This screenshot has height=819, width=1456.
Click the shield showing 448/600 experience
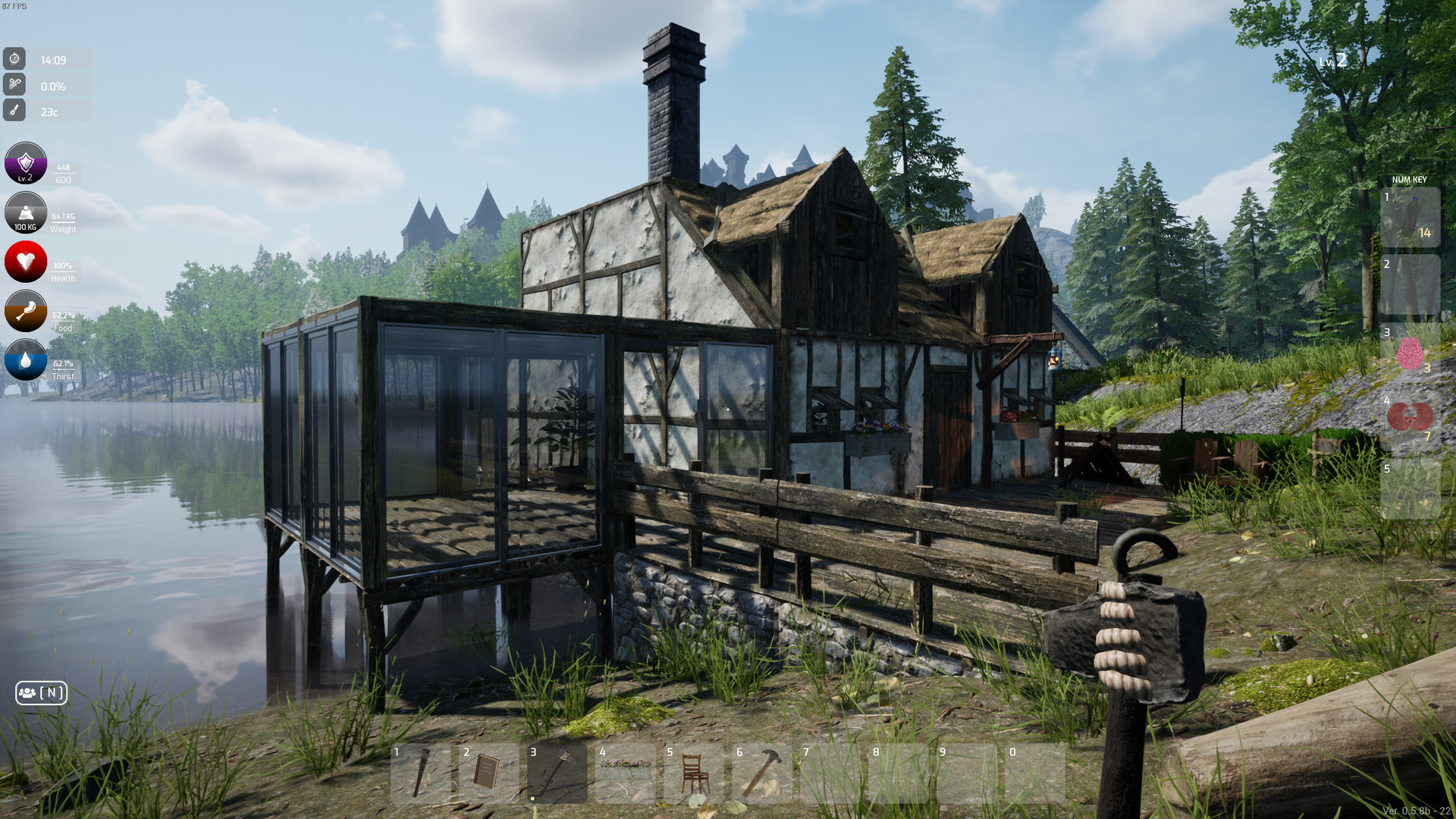25,163
